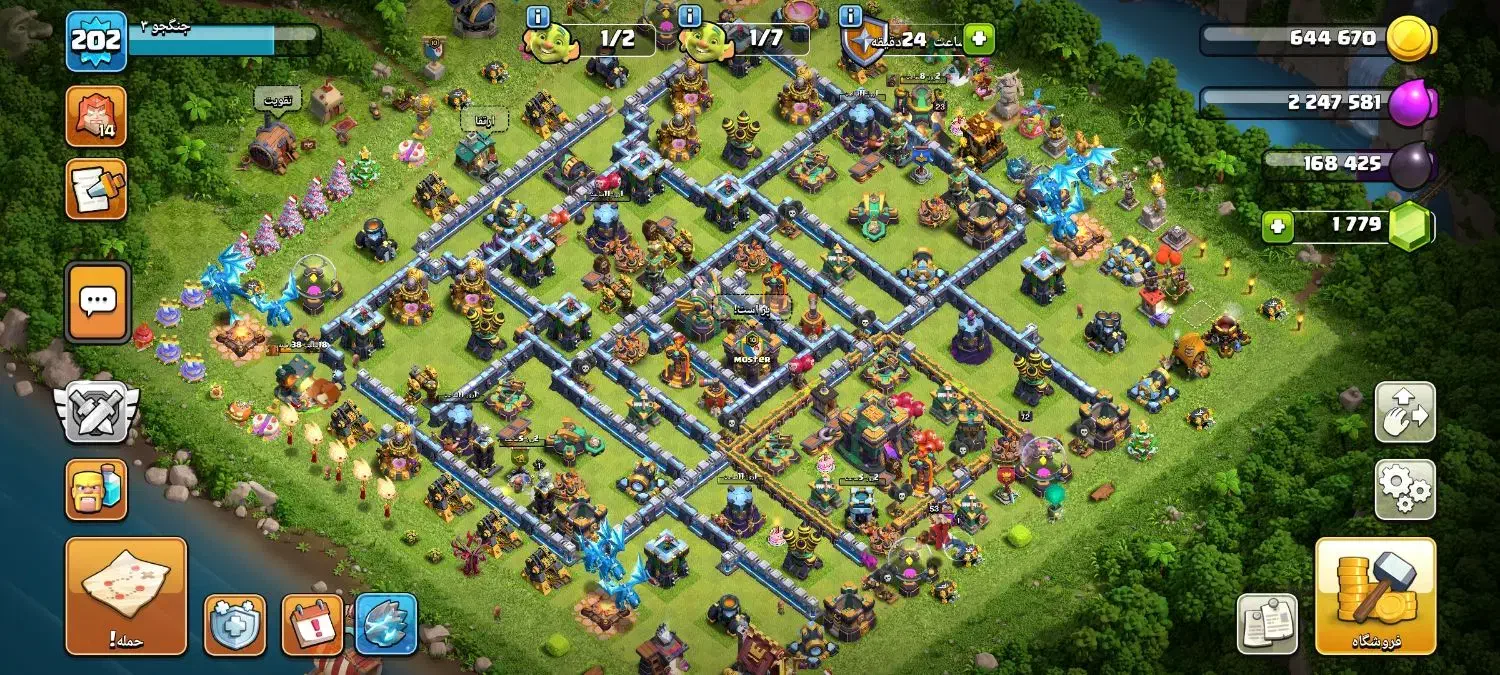Open the settings gears button
The width and height of the screenshot is (1500, 675).
(1405, 489)
